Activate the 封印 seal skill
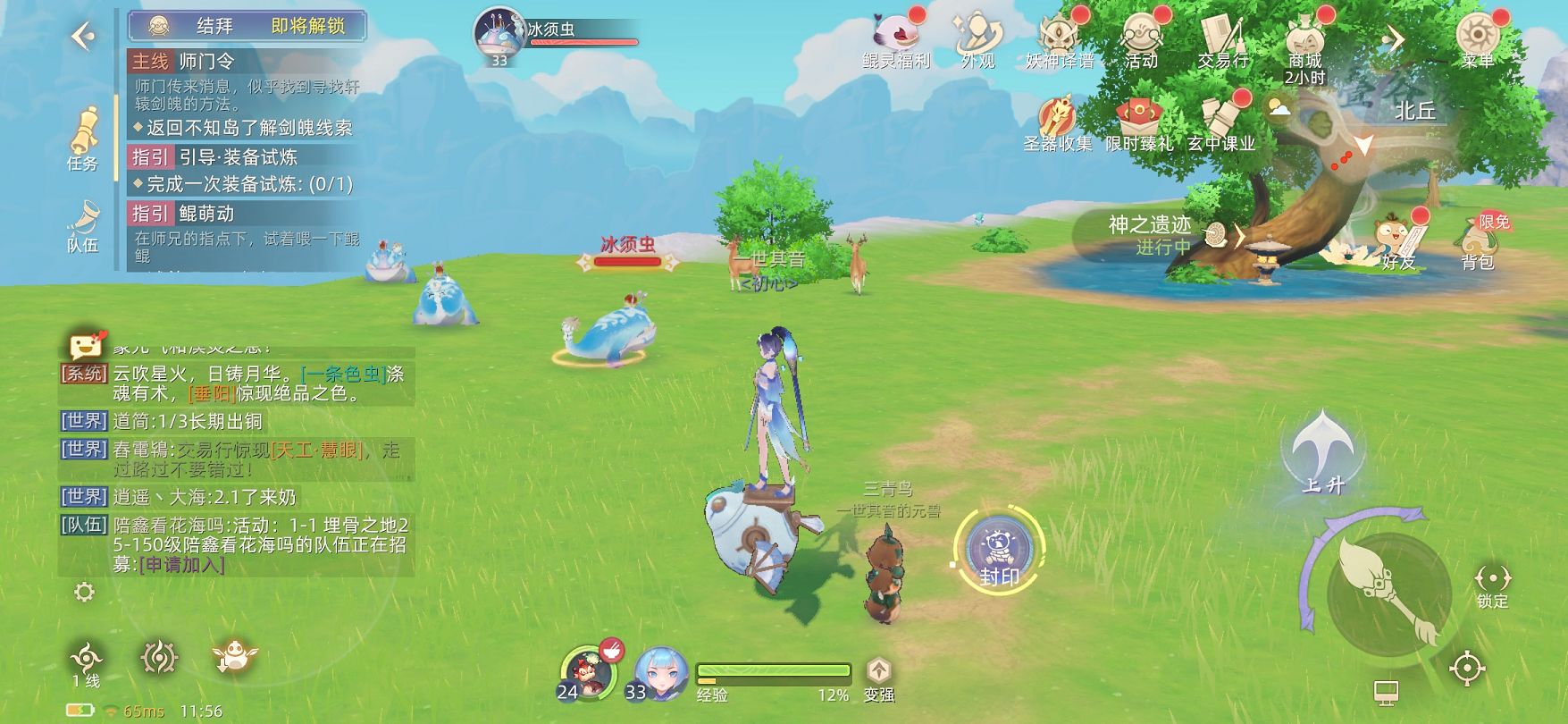Viewport: 1568px width, 724px height. click(x=999, y=550)
